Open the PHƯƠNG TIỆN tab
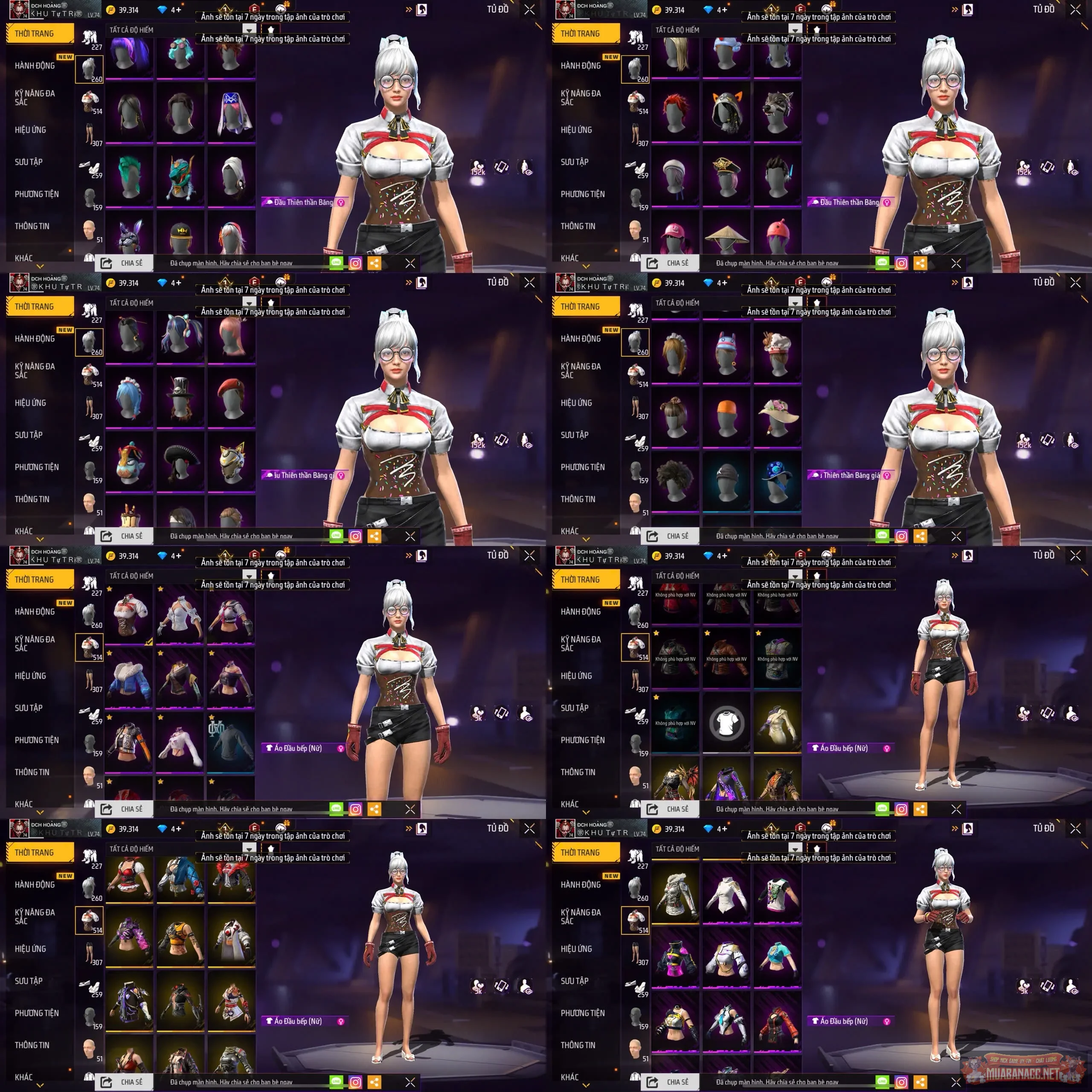This screenshot has width=1092, height=1092. (37, 194)
